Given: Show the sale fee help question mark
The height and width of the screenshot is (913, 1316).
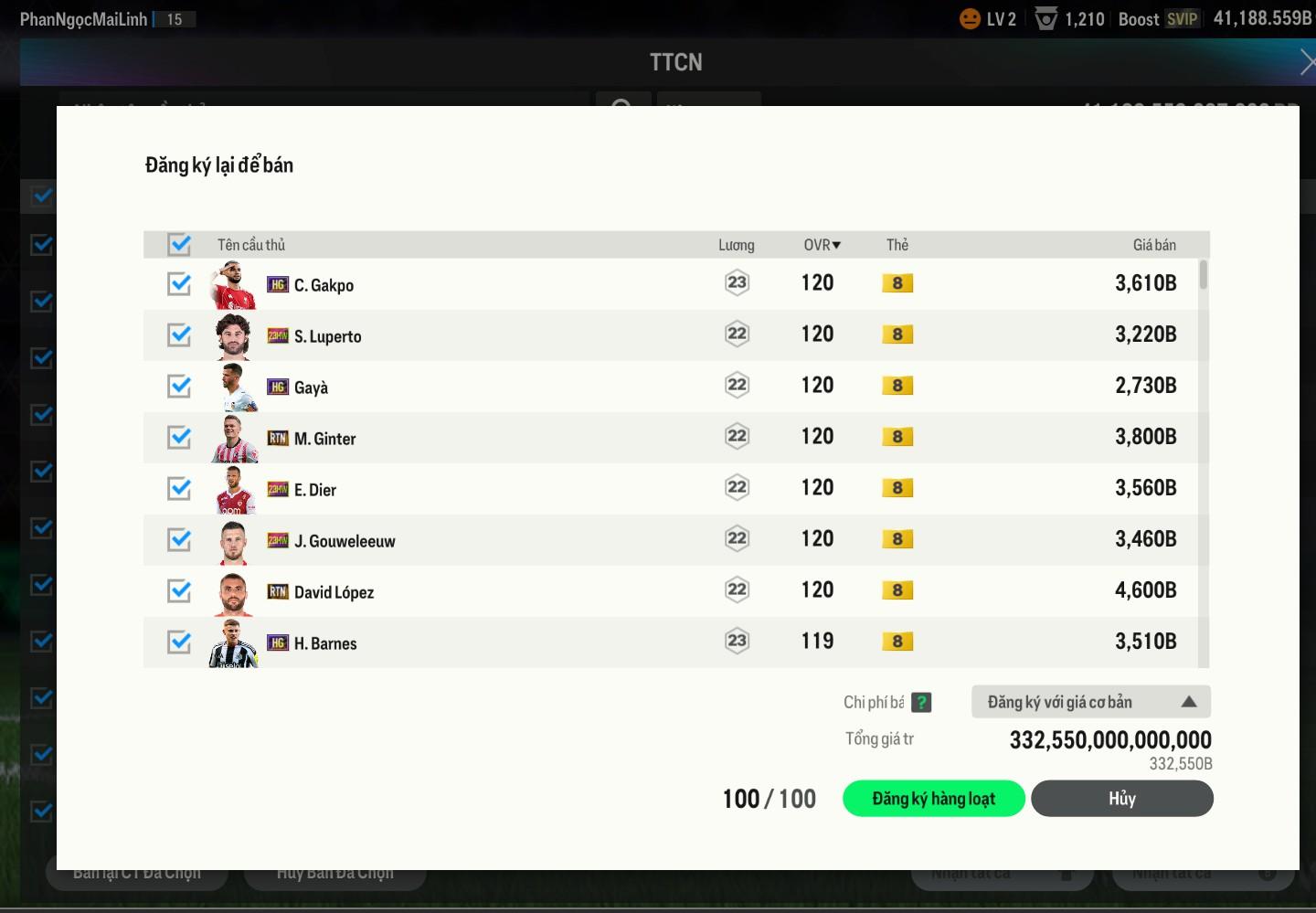Looking at the screenshot, I should 921,702.
